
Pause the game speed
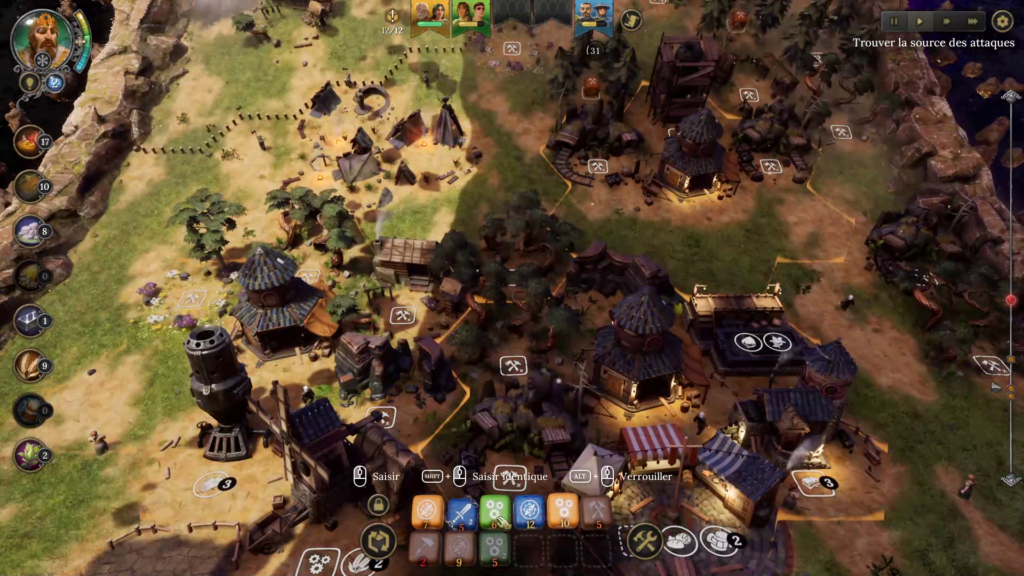895,21
